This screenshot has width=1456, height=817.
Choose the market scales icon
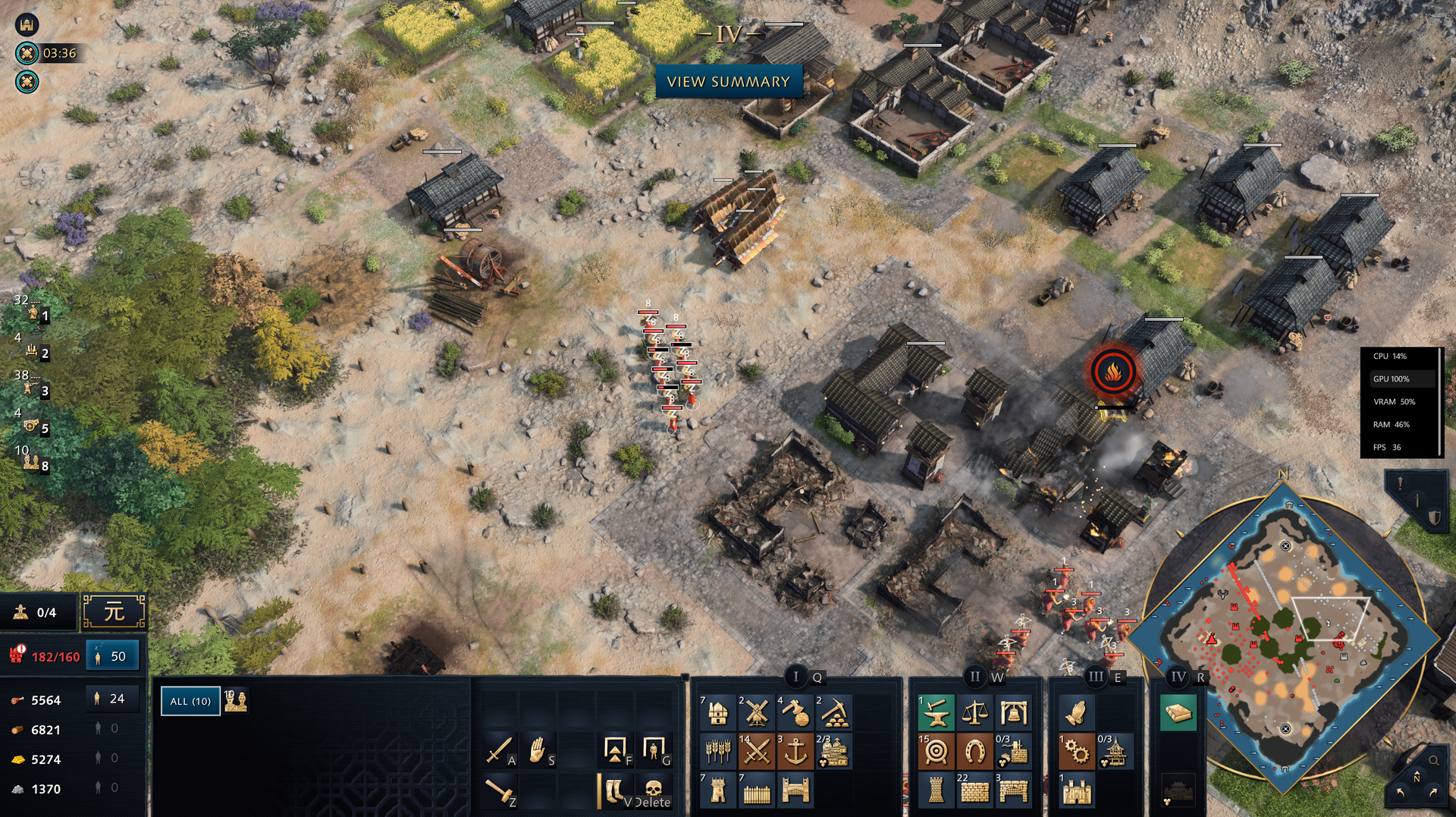(974, 713)
